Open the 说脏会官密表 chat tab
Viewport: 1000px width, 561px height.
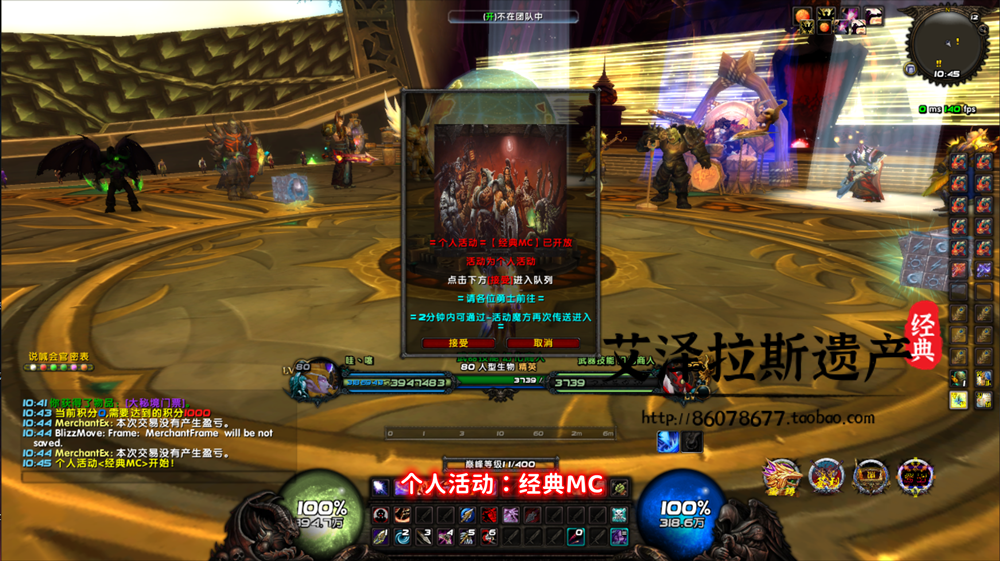(58, 357)
